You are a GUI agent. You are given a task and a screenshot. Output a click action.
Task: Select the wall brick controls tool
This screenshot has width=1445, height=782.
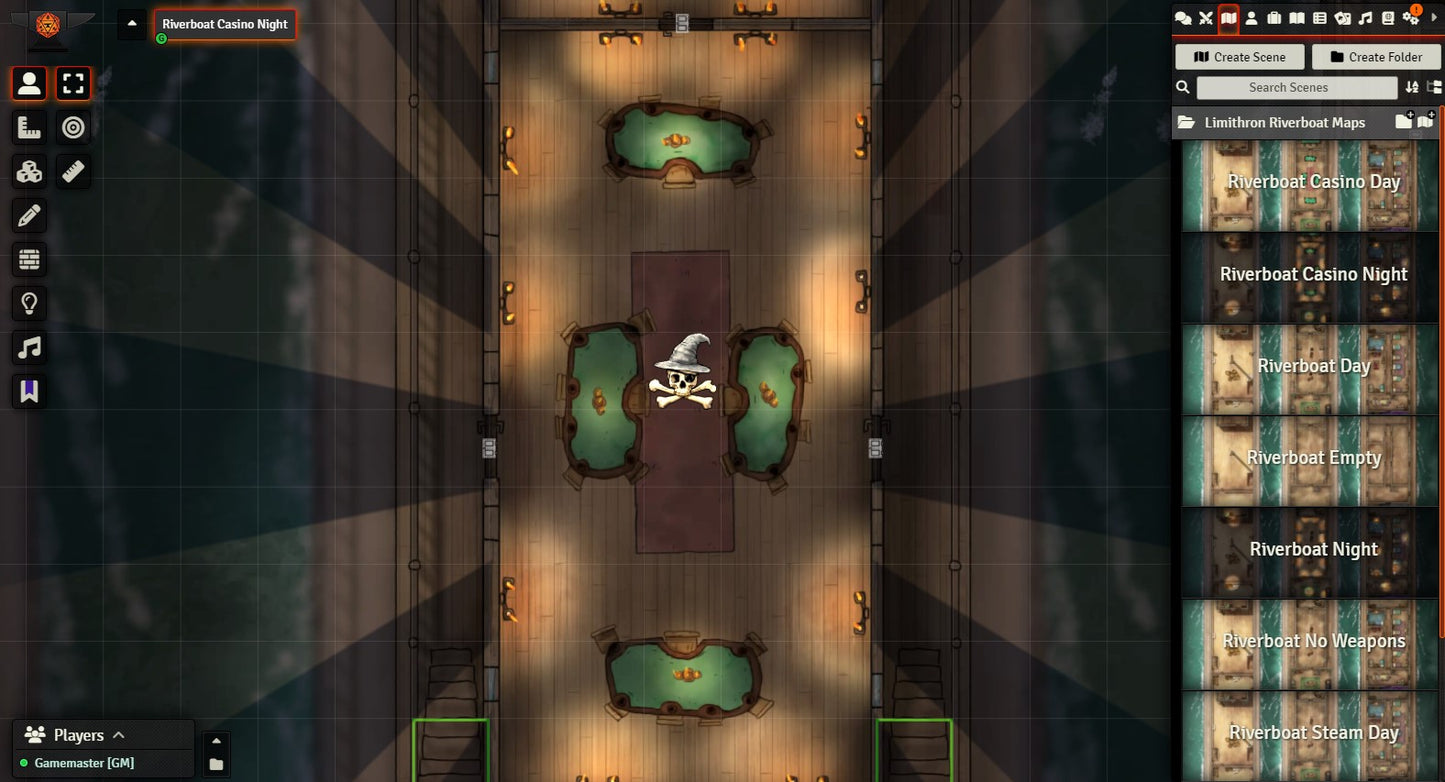click(x=29, y=260)
